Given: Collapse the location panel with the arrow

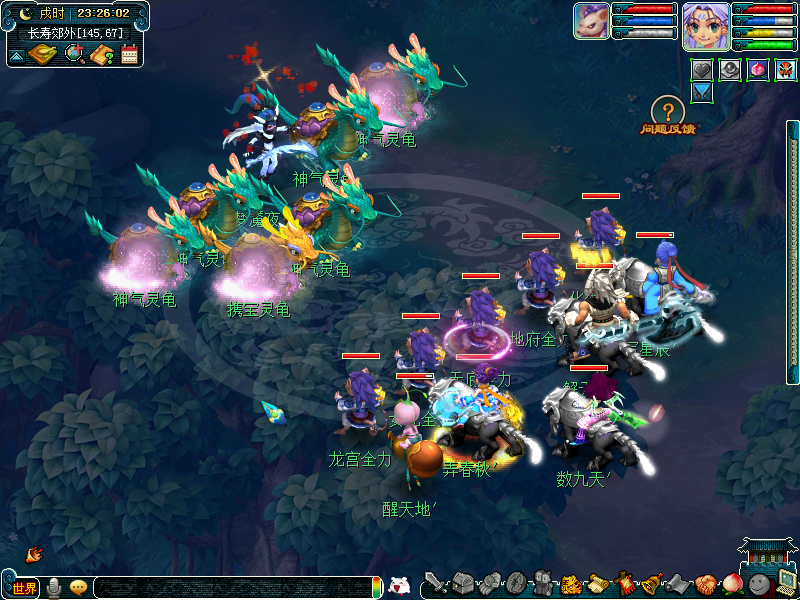Looking at the screenshot, I should 17,56.
